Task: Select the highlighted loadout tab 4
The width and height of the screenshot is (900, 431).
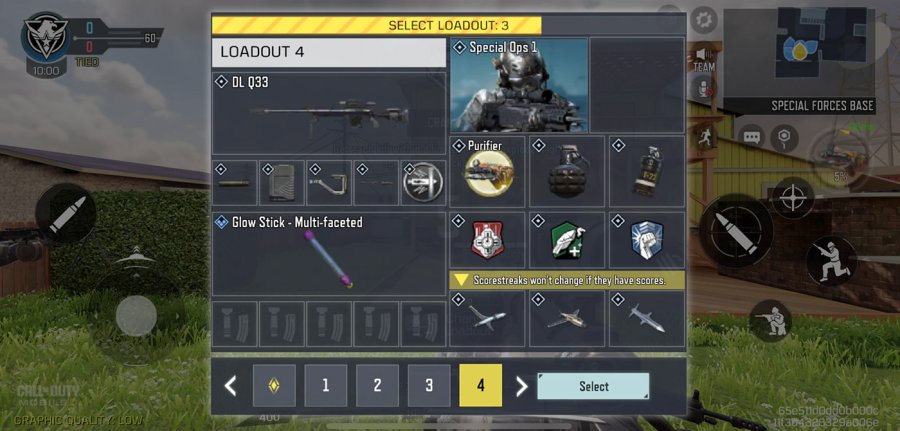Action: [x=481, y=385]
